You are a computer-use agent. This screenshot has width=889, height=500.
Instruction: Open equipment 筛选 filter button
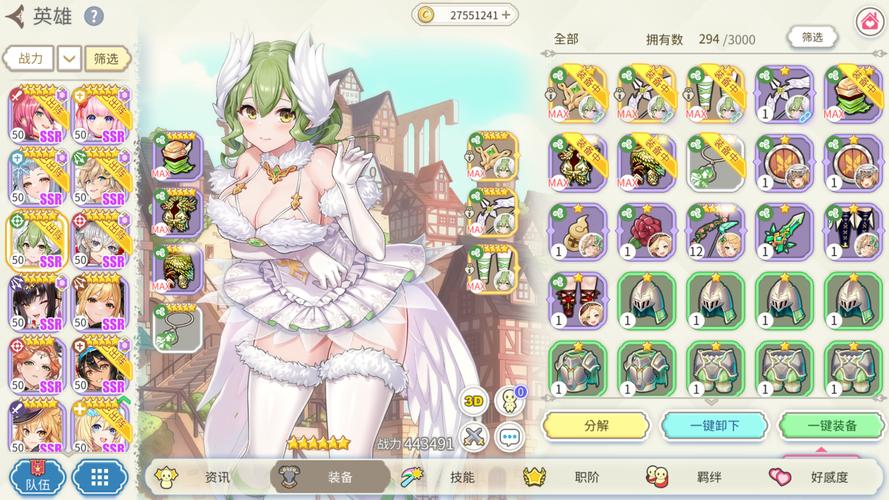click(812, 38)
